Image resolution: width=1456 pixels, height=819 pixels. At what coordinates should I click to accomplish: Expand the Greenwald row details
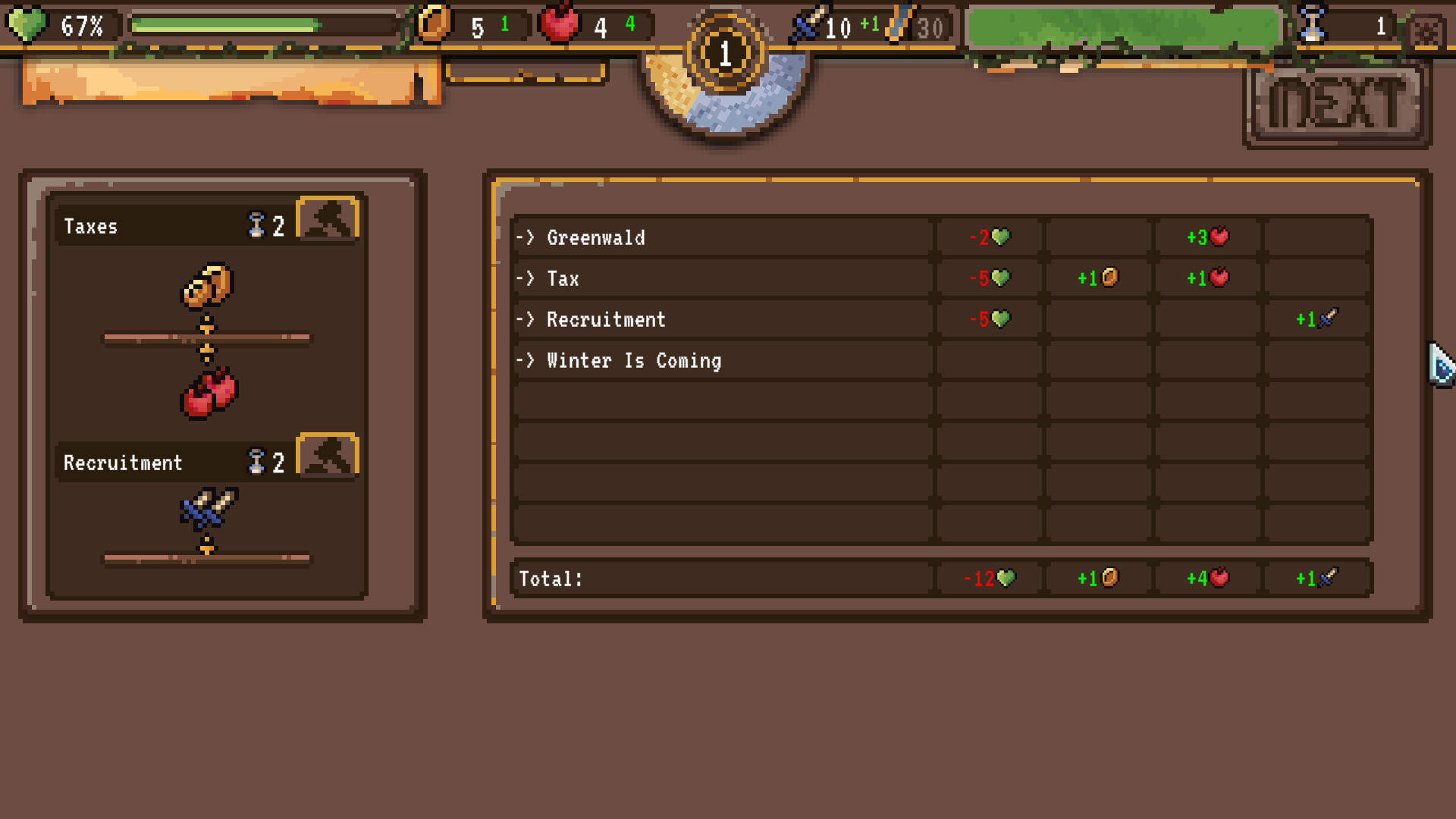pos(598,237)
